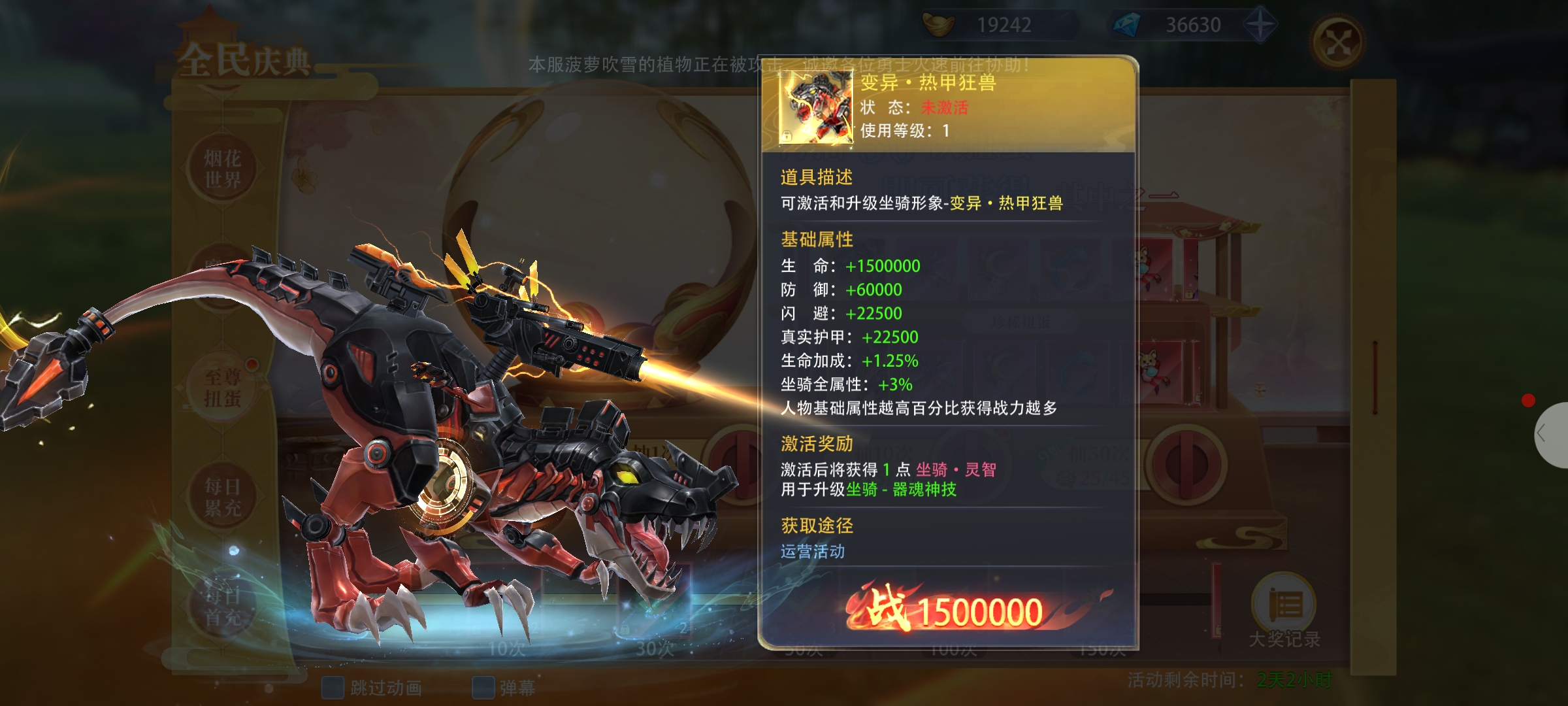The width and height of the screenshot is (1568, 706).
Task: Toggle the 弹幕 checkbox
Action: tap(483, 687)
